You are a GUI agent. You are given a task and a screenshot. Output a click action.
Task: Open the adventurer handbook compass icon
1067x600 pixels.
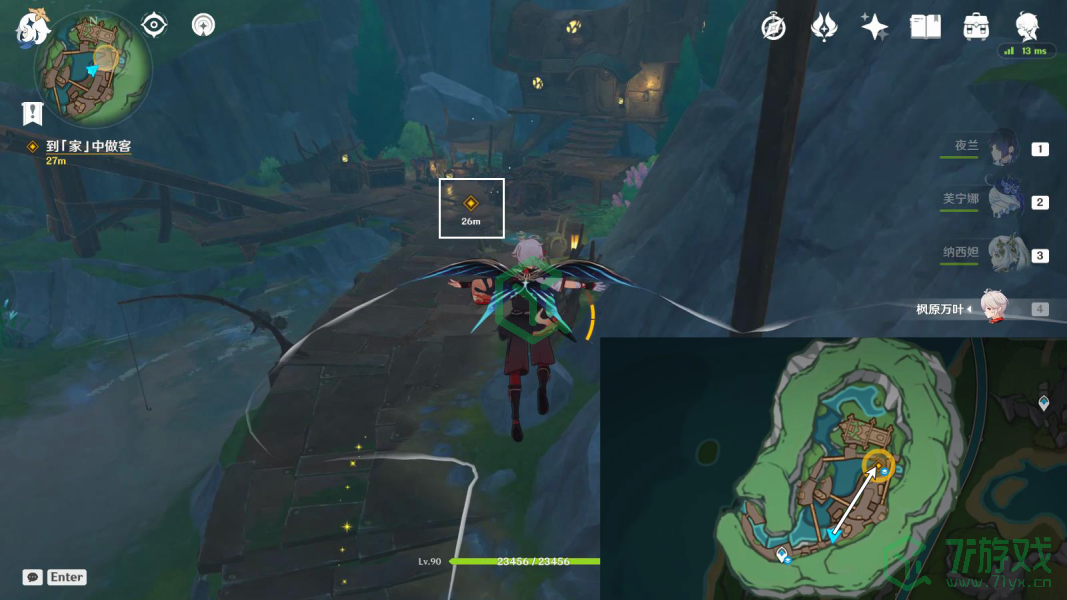[x=773, y=27]
